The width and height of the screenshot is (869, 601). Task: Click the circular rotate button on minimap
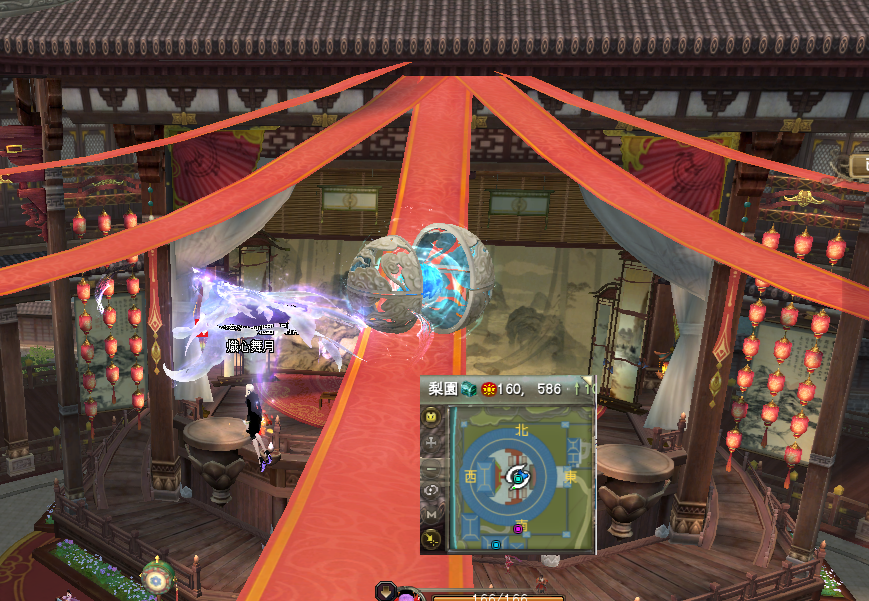(x=432, y=490)
